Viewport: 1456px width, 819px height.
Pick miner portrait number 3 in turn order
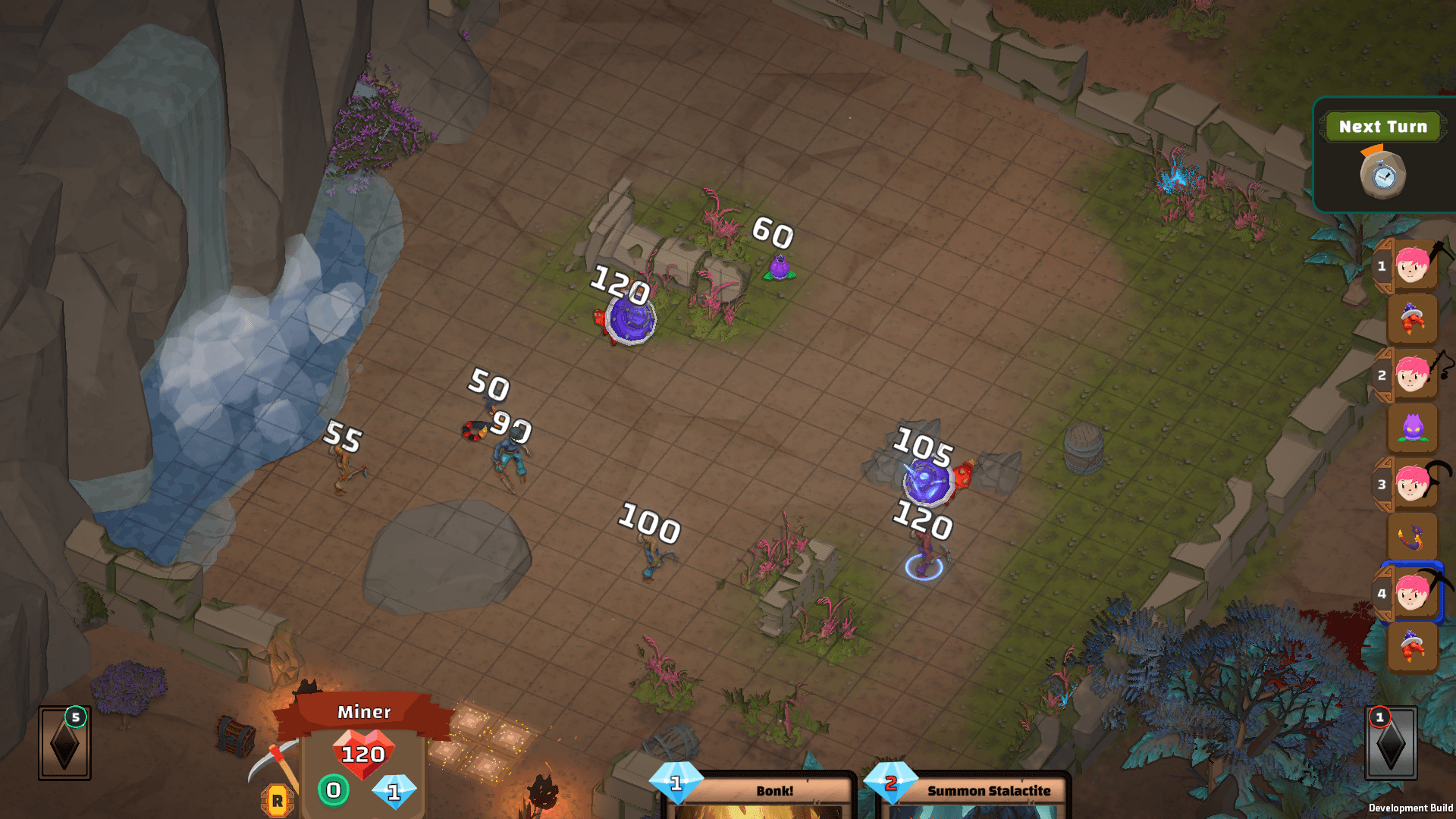click(x=1410, y=484)
